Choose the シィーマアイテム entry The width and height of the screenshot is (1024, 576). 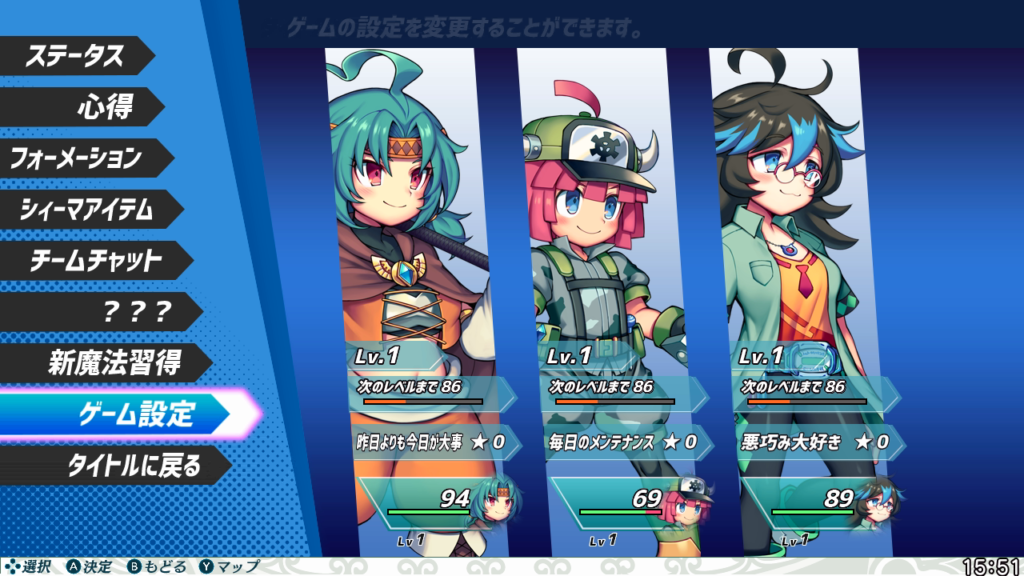click(86, 209)
